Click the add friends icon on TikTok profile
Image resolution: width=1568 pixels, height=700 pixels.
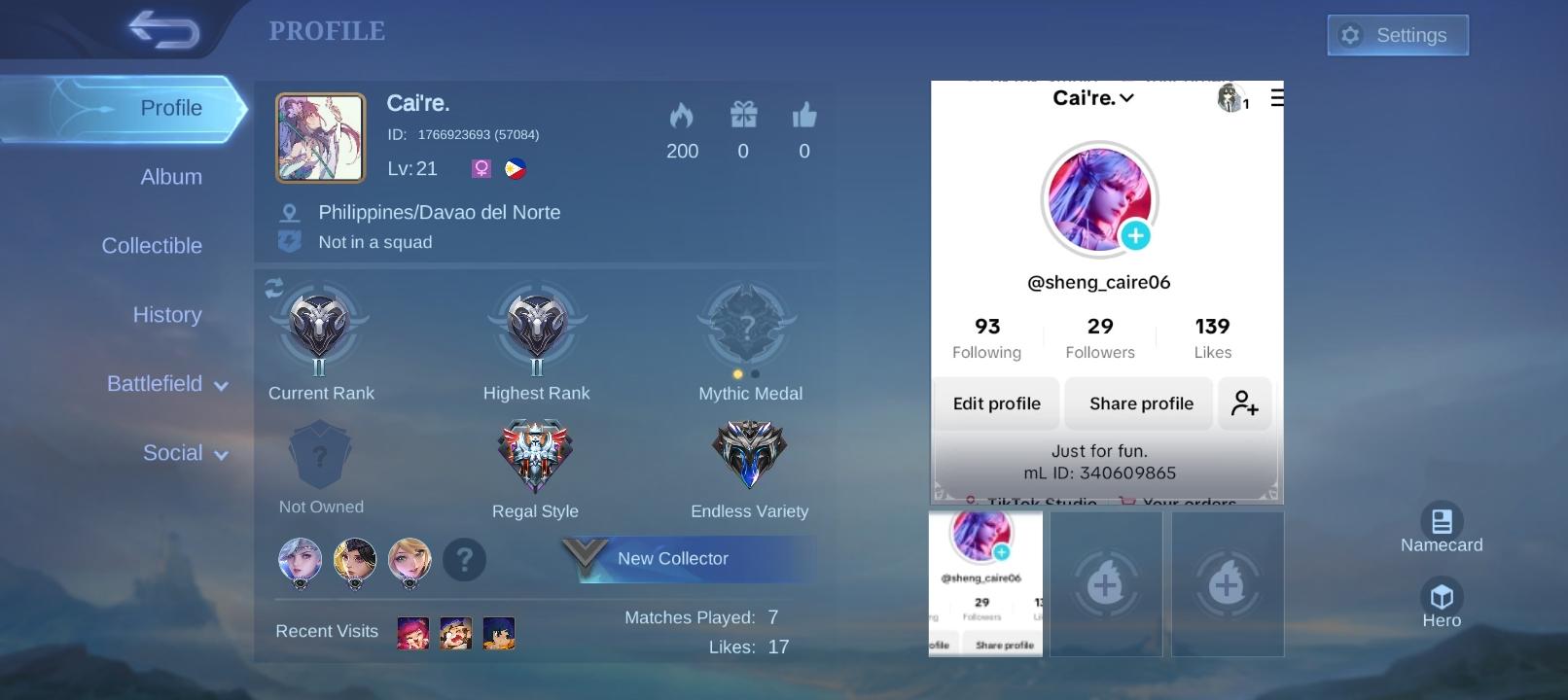(x=1244, y=403)
